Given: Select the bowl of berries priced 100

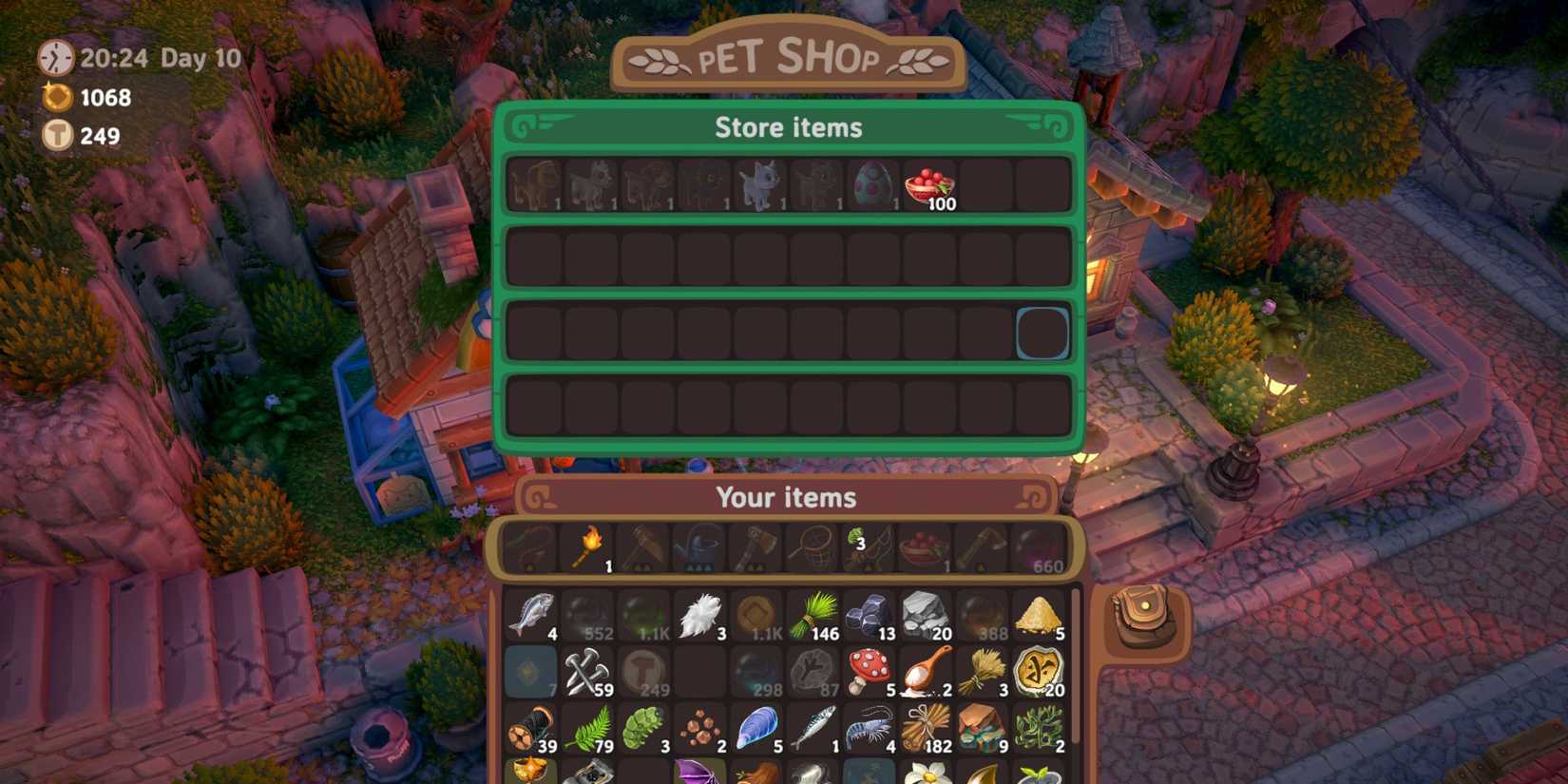Looking at the screenshot, I should 926,184.
